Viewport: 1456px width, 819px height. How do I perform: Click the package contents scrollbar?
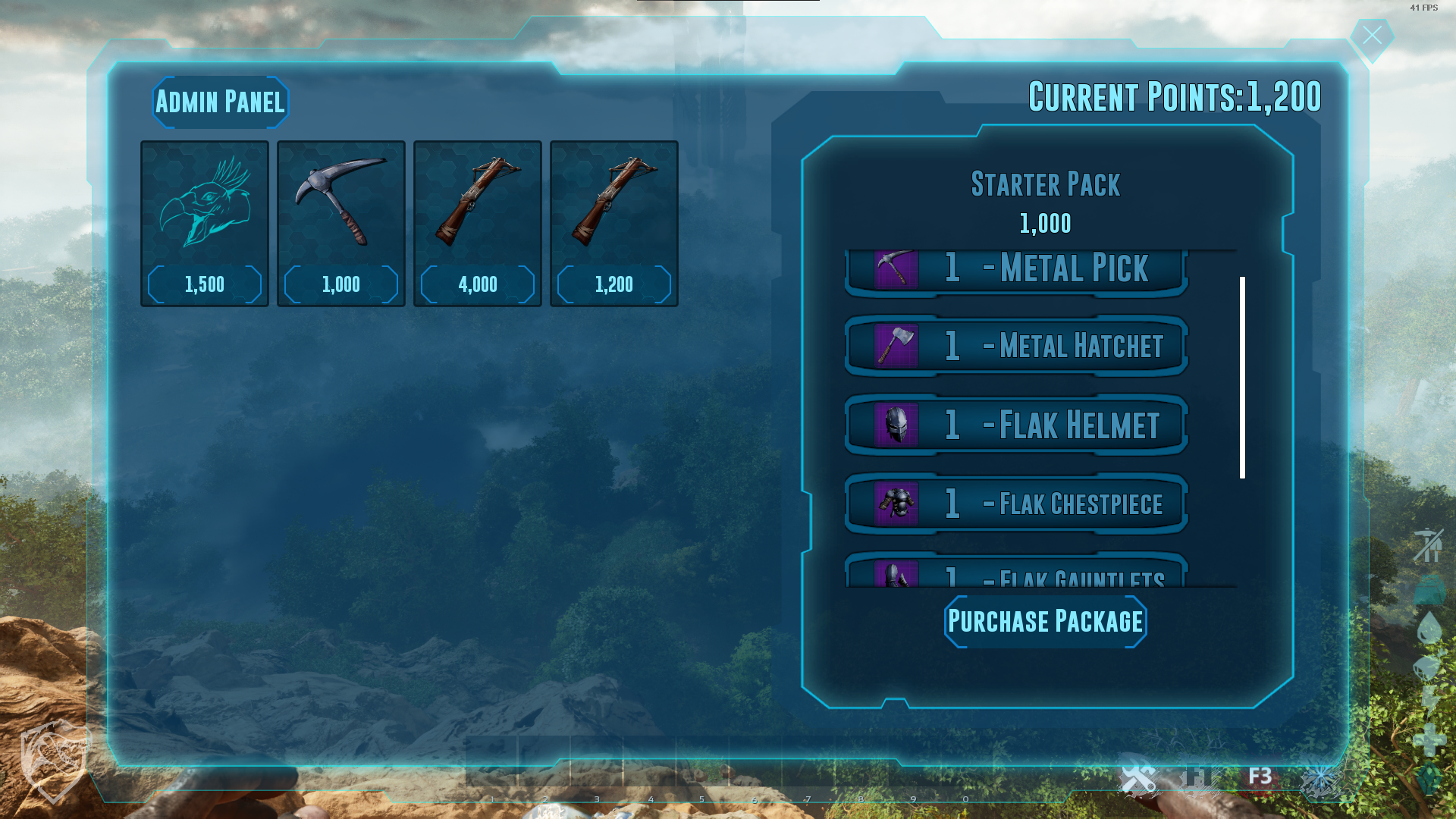(x=1242, y=378)
